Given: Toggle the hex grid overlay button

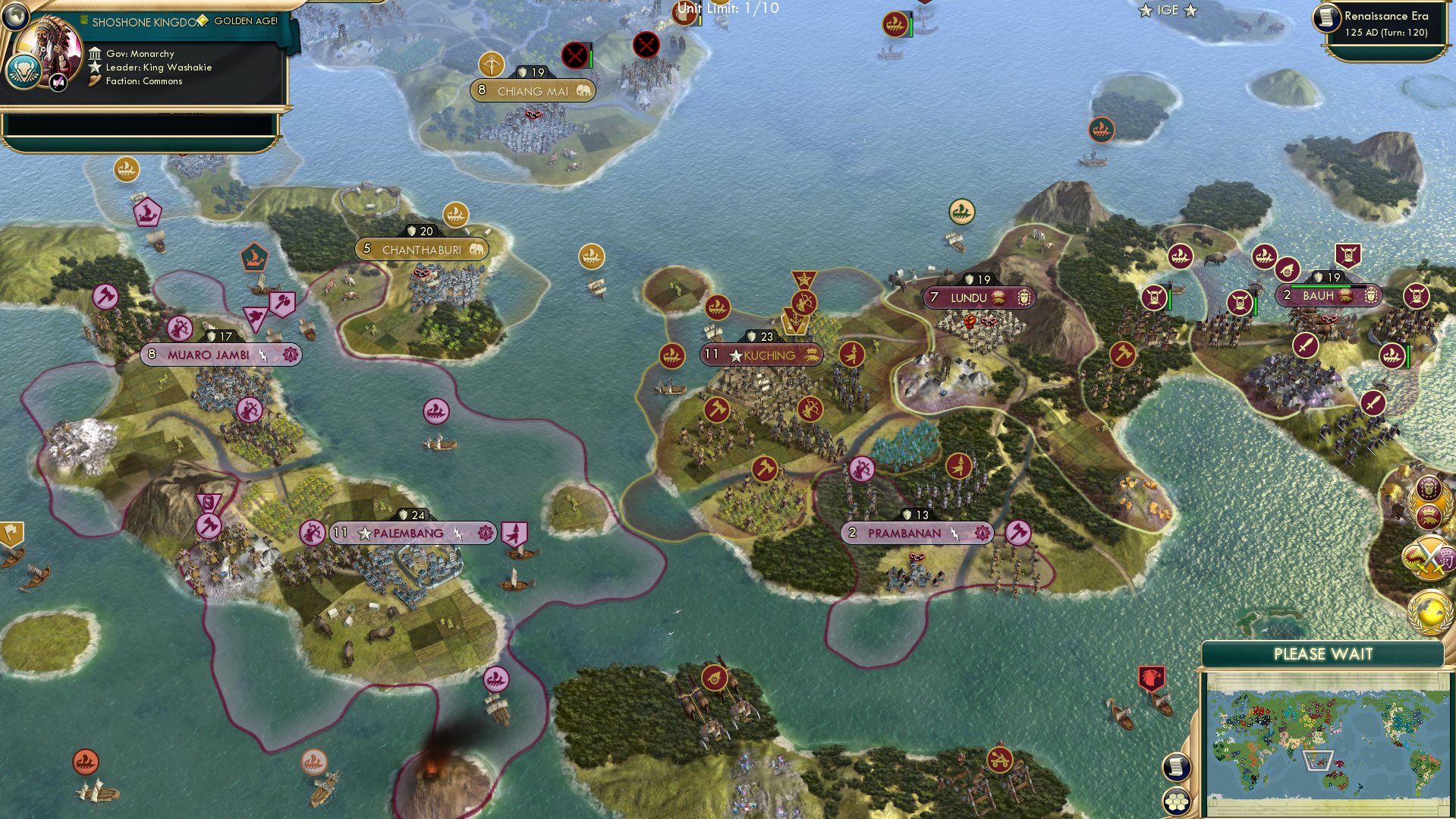Looking at the screenshot, I should point(1177,802).
